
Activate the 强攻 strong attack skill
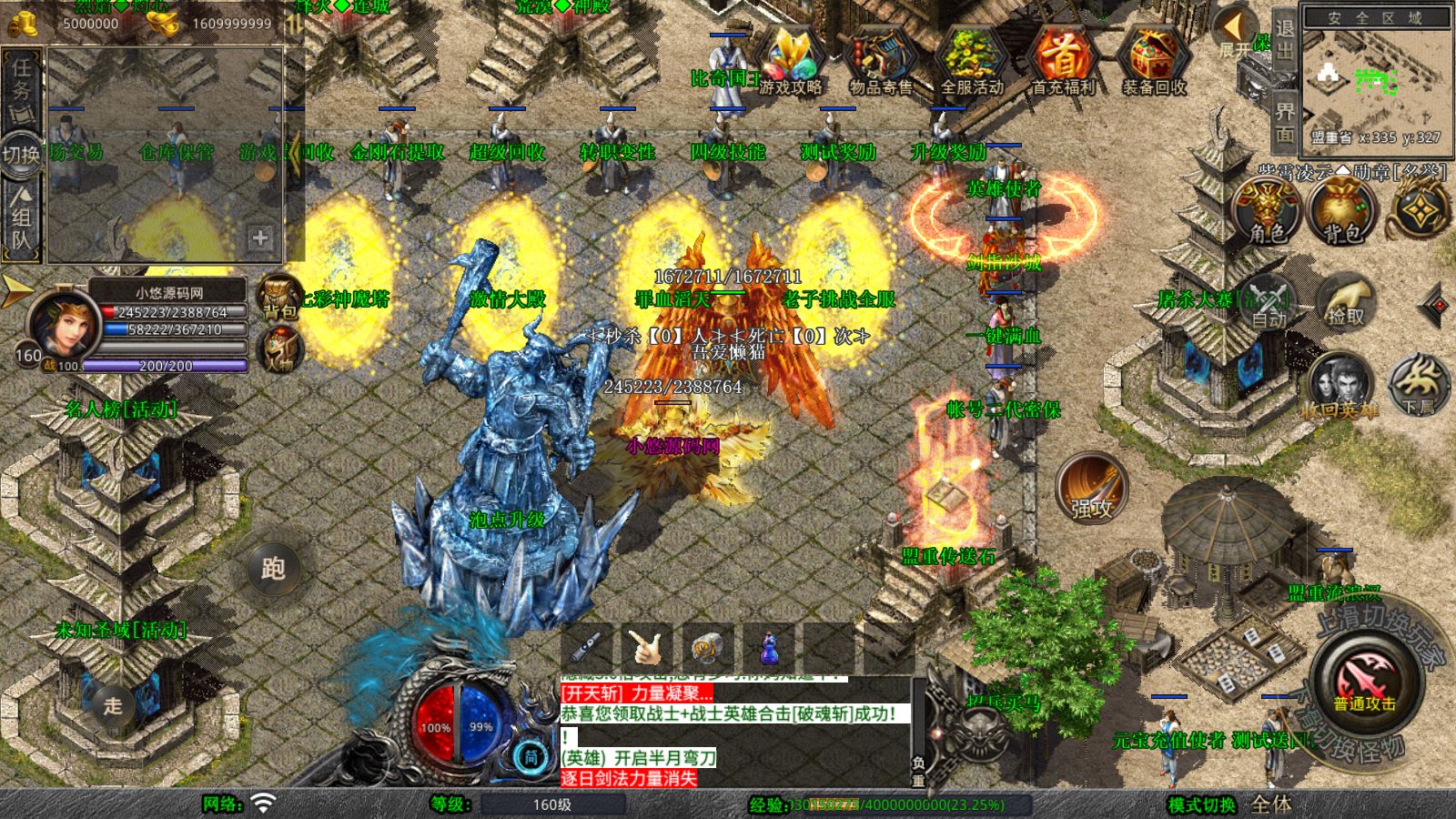click(x=1091, y=488)
